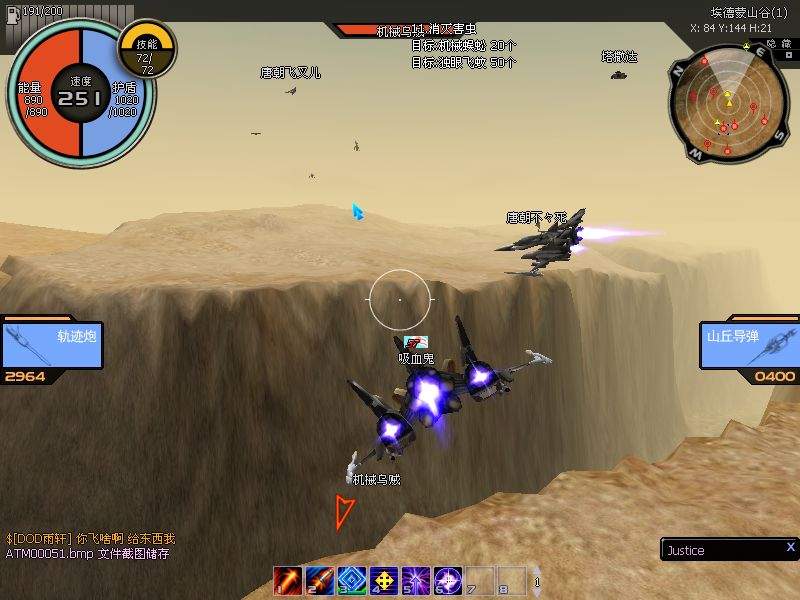Select the yellow four-arrow skill in slot 4

pyautogui.click(x=384, y=580)
